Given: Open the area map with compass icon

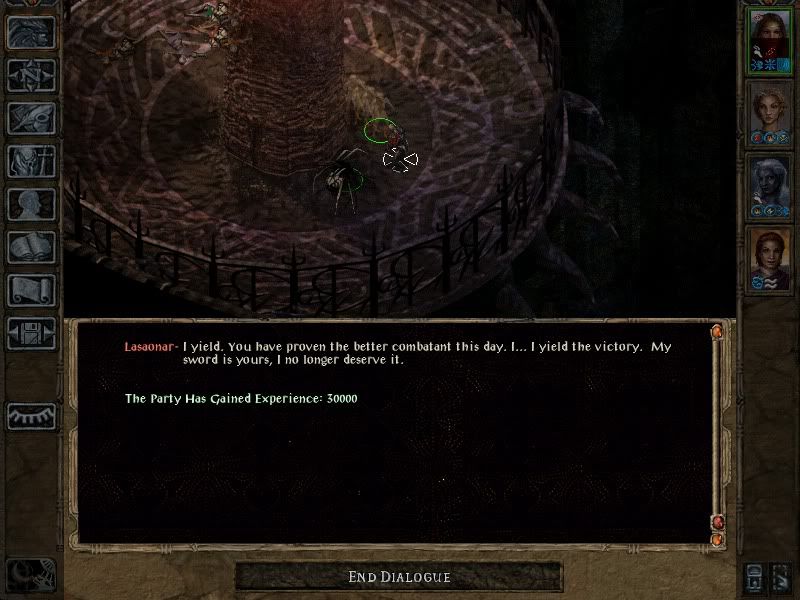Looking at the screenshot, I should (31, 76).
